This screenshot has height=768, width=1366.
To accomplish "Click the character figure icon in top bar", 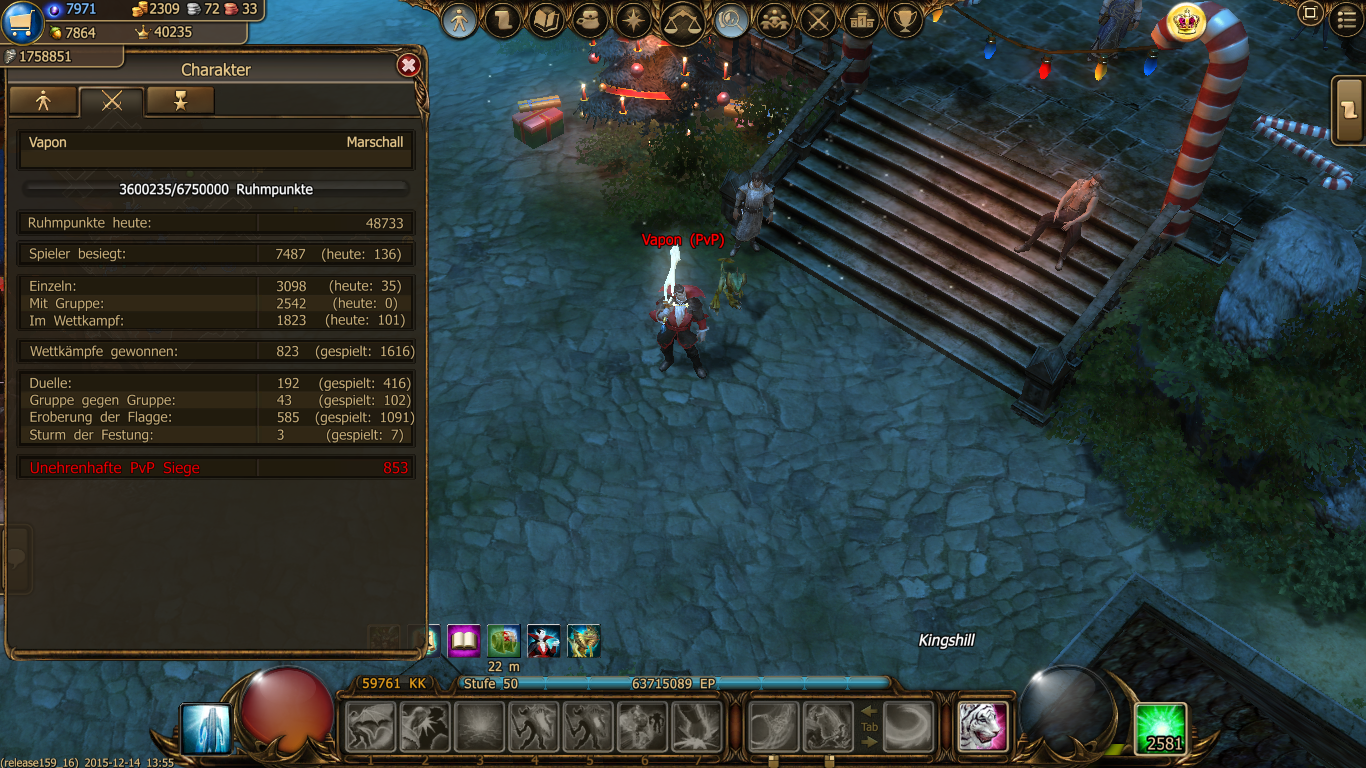I will point(459,20).
